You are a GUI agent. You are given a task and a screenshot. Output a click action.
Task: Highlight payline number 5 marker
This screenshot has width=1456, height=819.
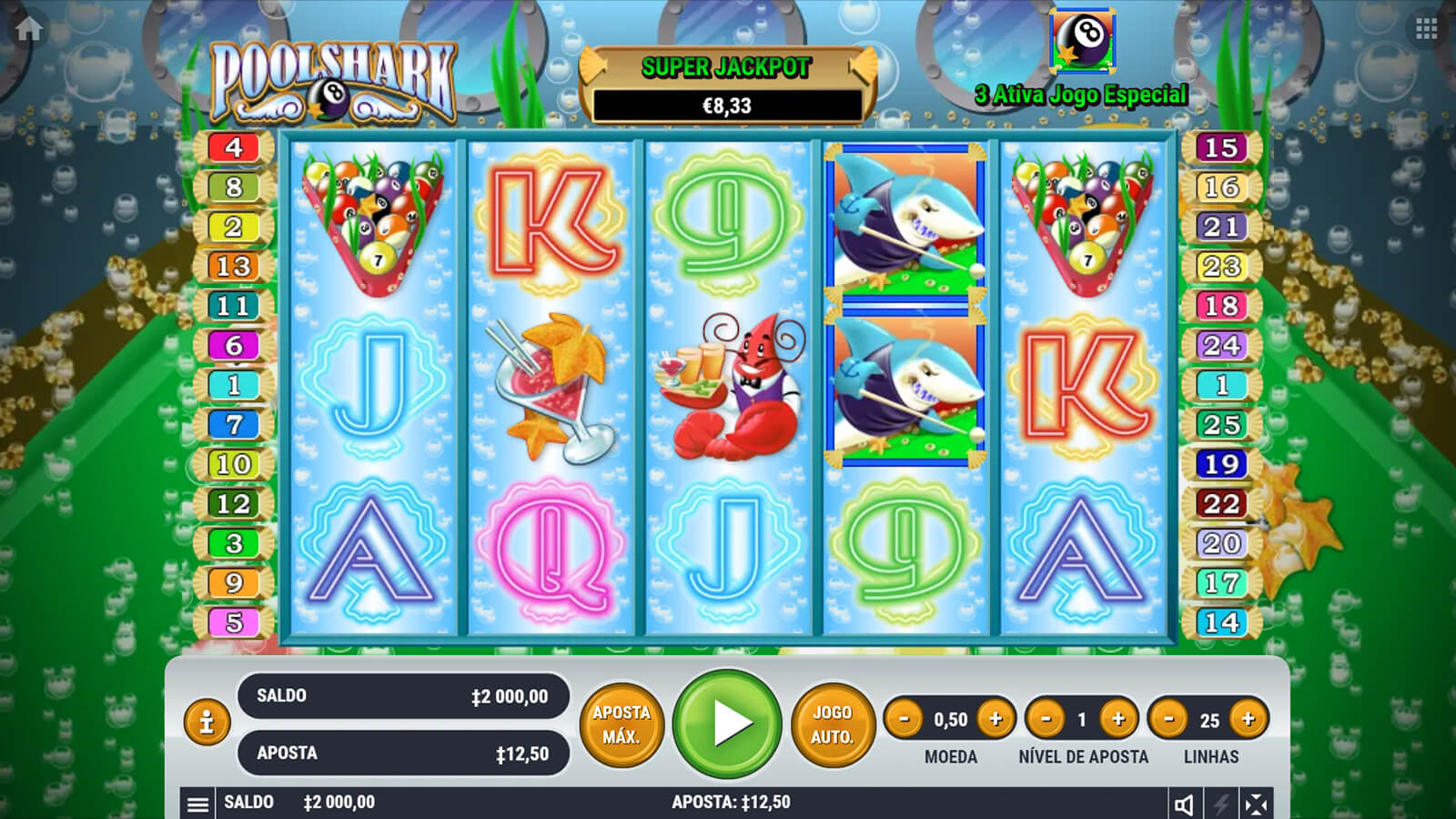click(x=234, y=622)
